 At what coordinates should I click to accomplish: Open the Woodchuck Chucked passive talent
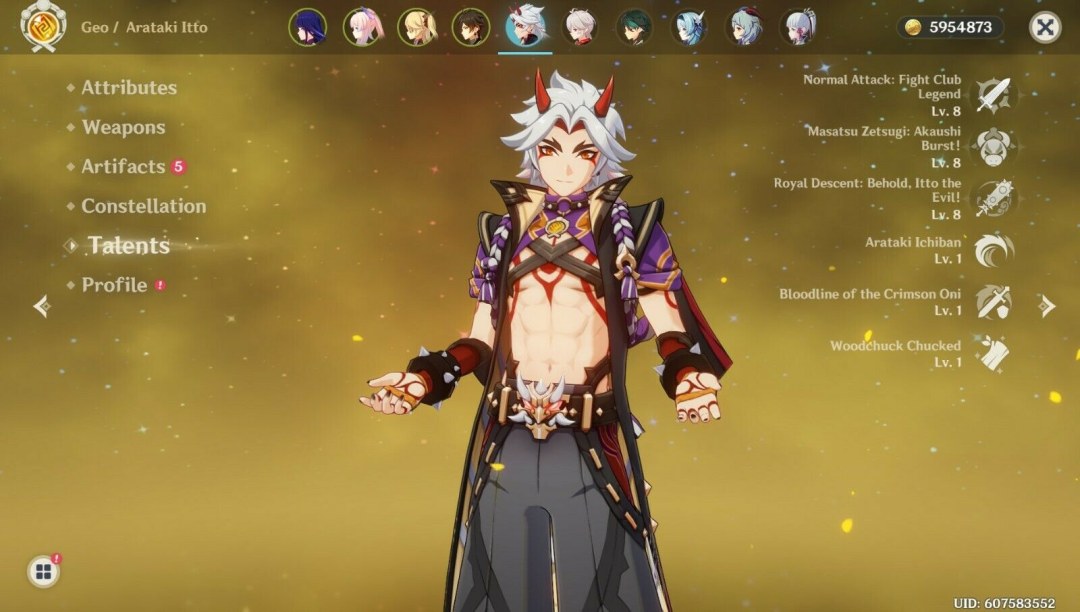[994, 353]
